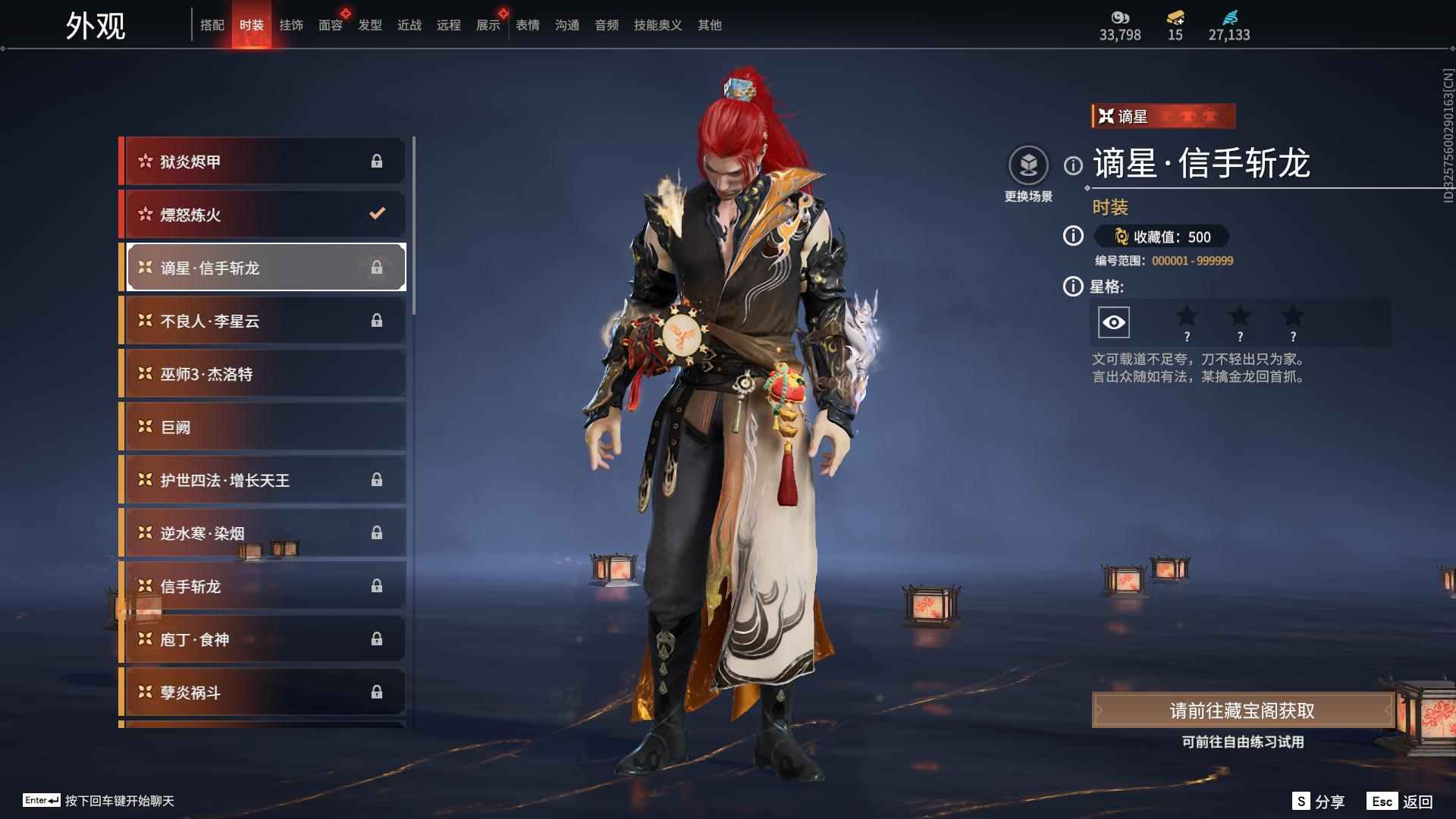This screenshot has height=819, width=1456.
Task: Toggle the eye preview in the 星格 section
Action: click(1112, 322)
